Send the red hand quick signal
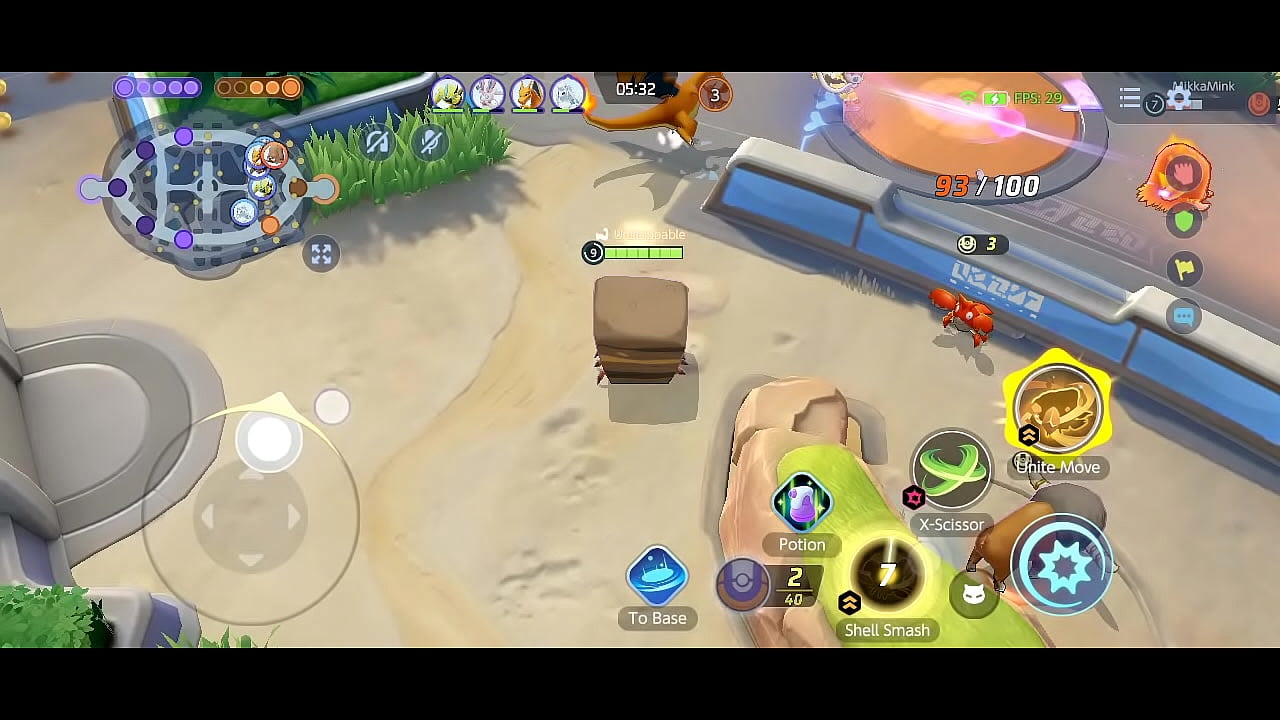The height and width of the screenshot is (720, 1280). tap(1183, 173)
